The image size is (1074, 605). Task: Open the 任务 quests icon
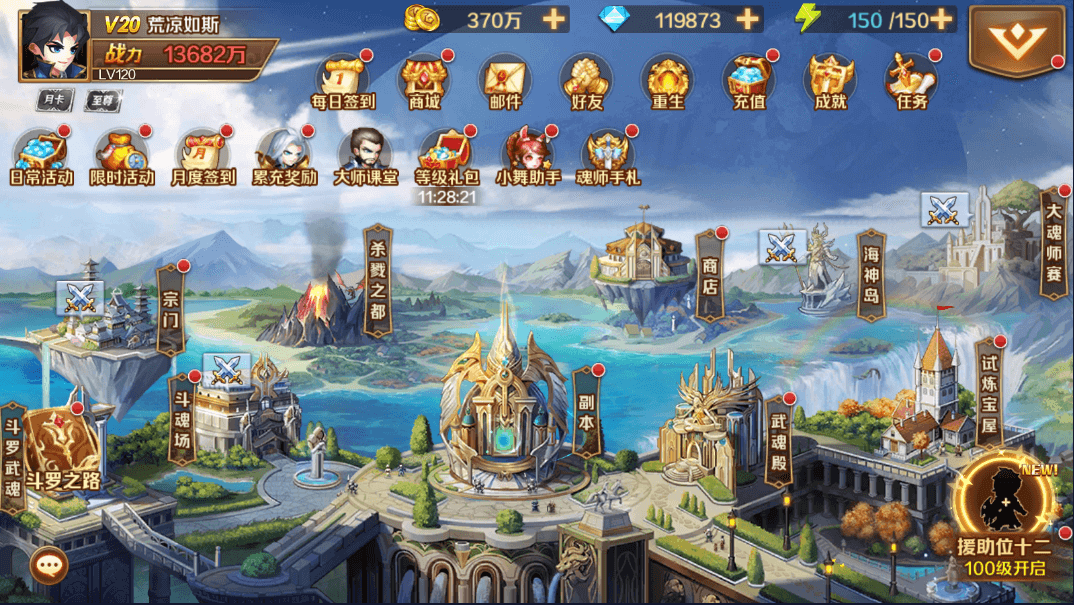(x=911, y=79)
